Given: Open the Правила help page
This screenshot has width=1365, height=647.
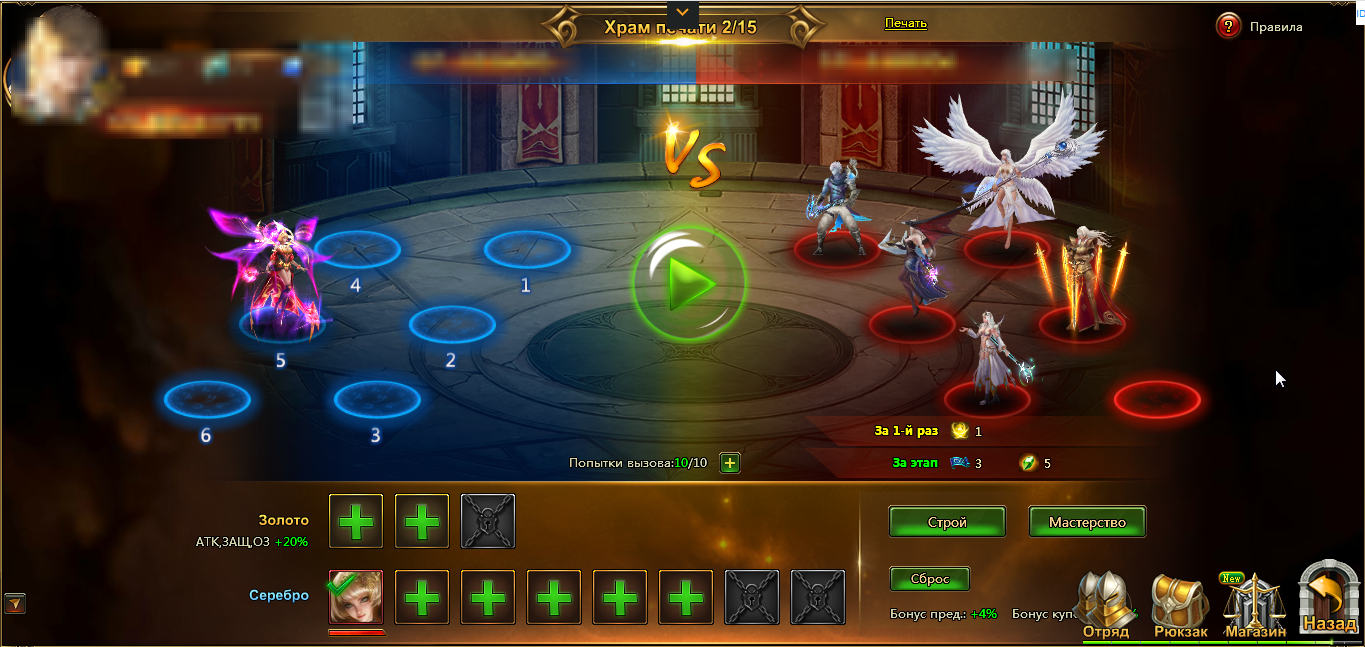Looking at the screenshot, I should click(x=1229, y=27).
